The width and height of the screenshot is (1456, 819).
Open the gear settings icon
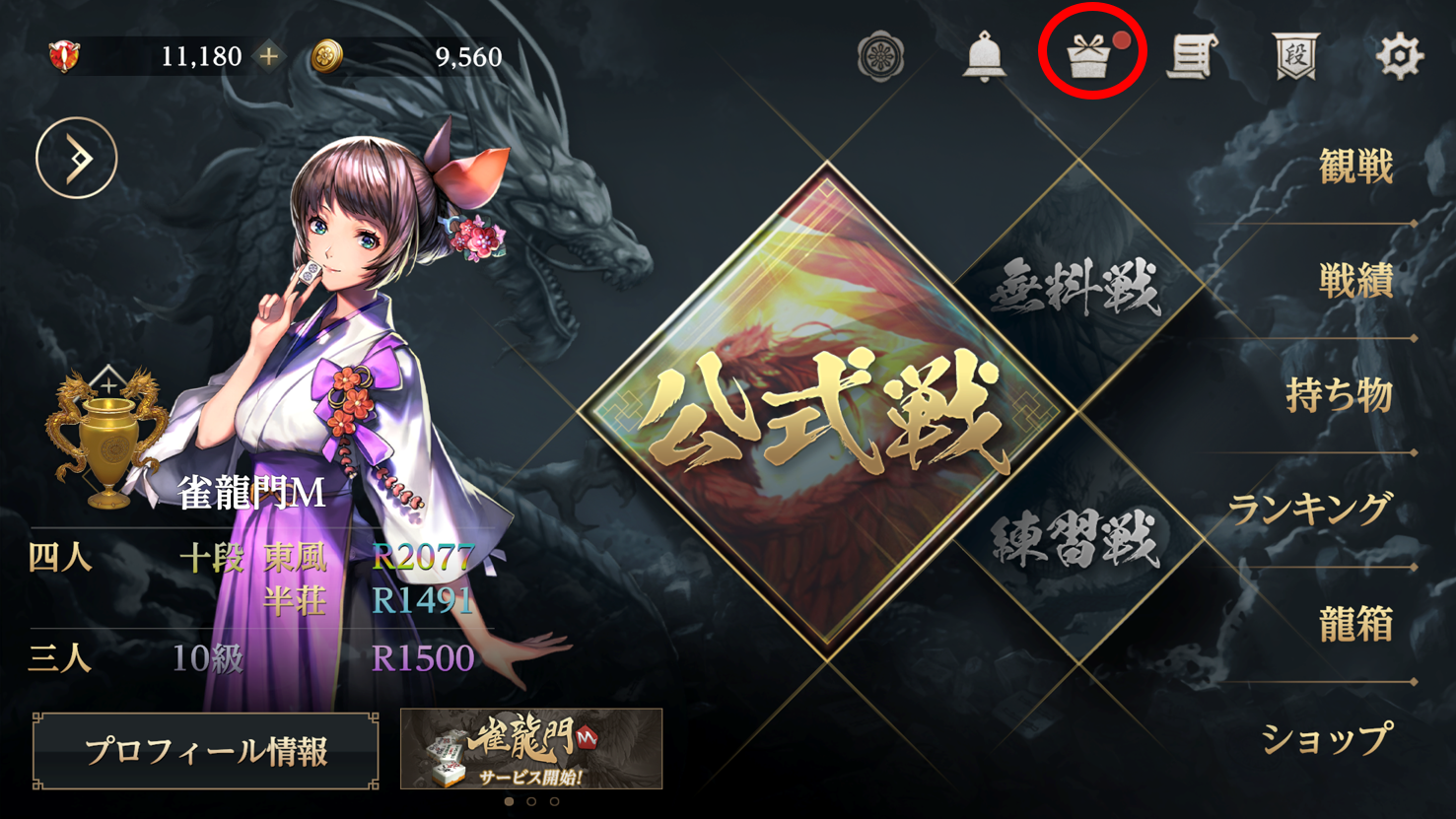click(x=1399, y=56)
